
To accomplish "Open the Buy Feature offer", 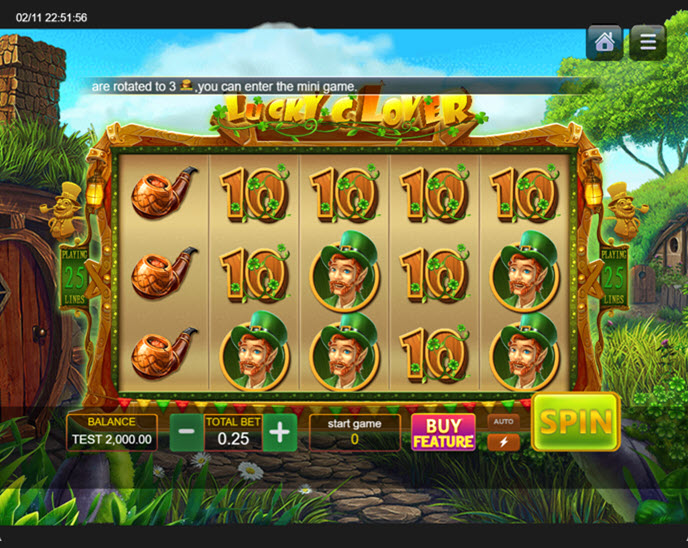I will pyautogui.click(x=443, y=432).
